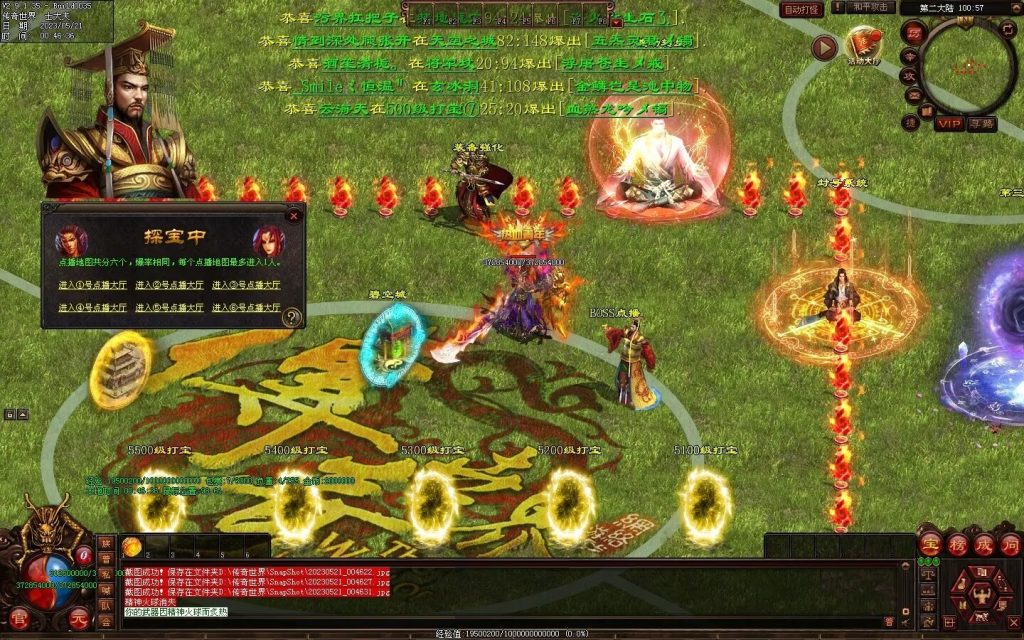Enter hall number ① (进入①号点播大厅)
Image resolution: width=1024 pixels, height=640 pixels.
click(x=92, y=284)
